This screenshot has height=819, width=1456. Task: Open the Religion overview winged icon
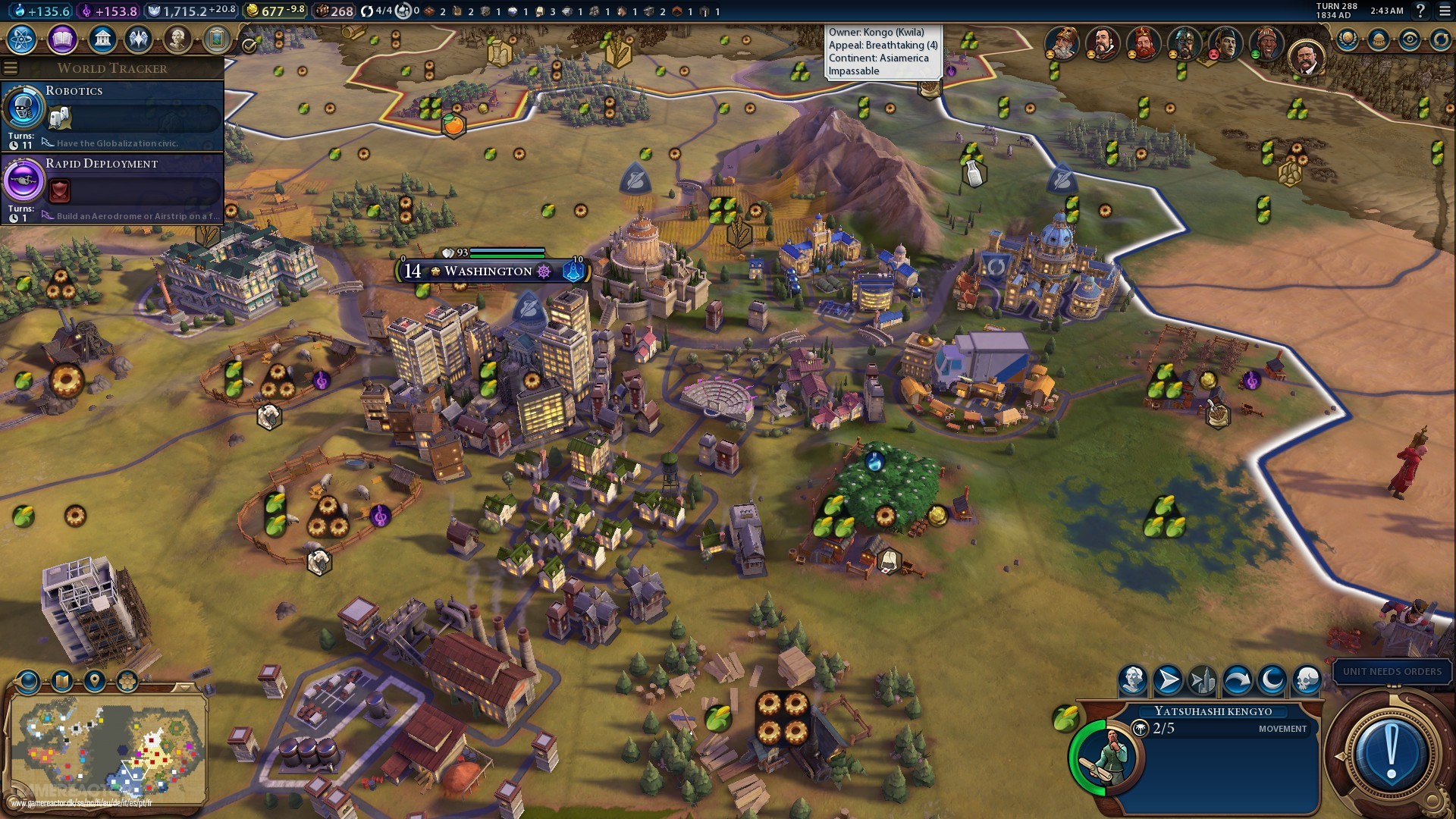[x=138, y=40]
